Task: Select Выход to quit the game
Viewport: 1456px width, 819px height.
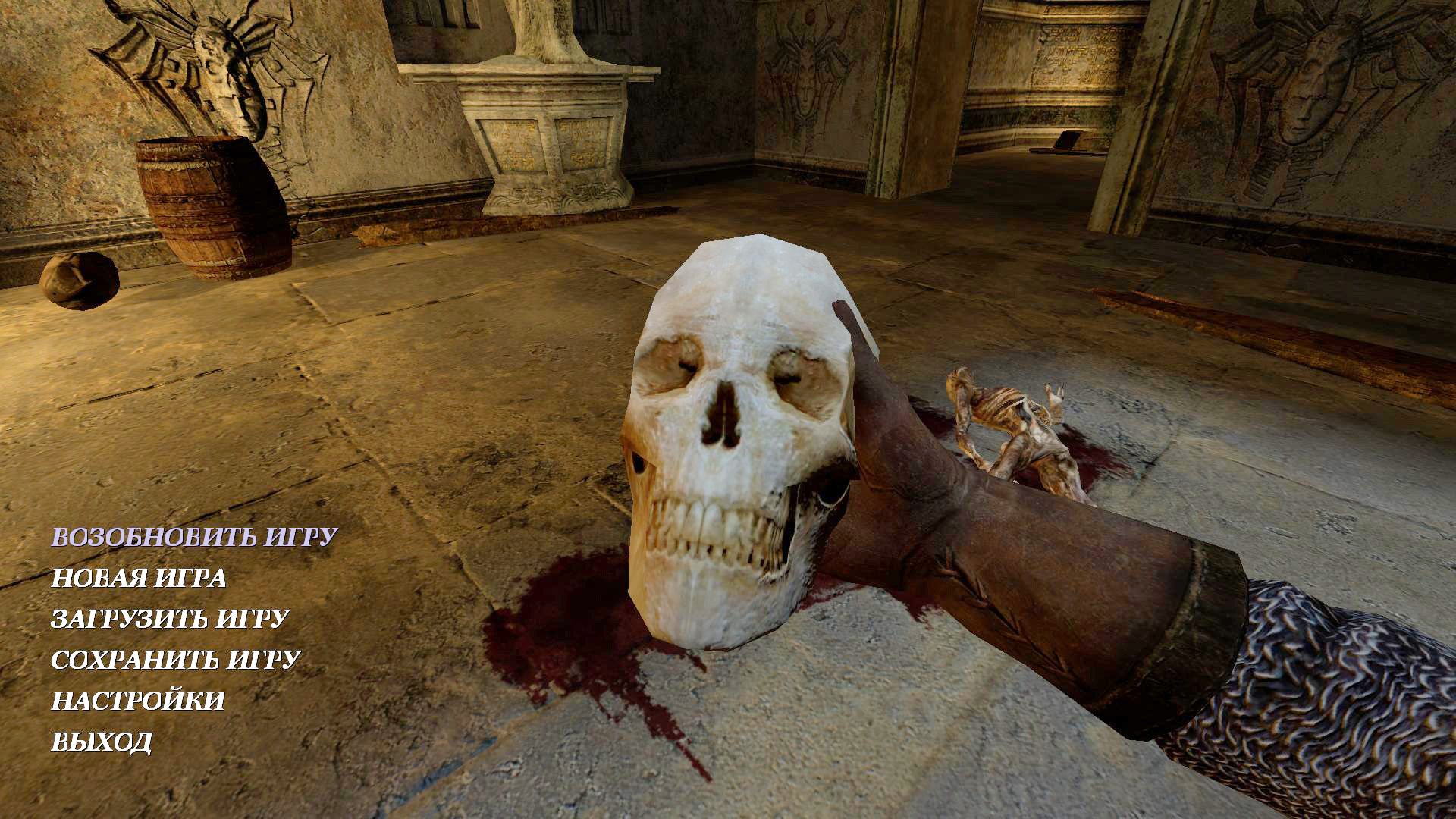Action: (x=102, y=742)
